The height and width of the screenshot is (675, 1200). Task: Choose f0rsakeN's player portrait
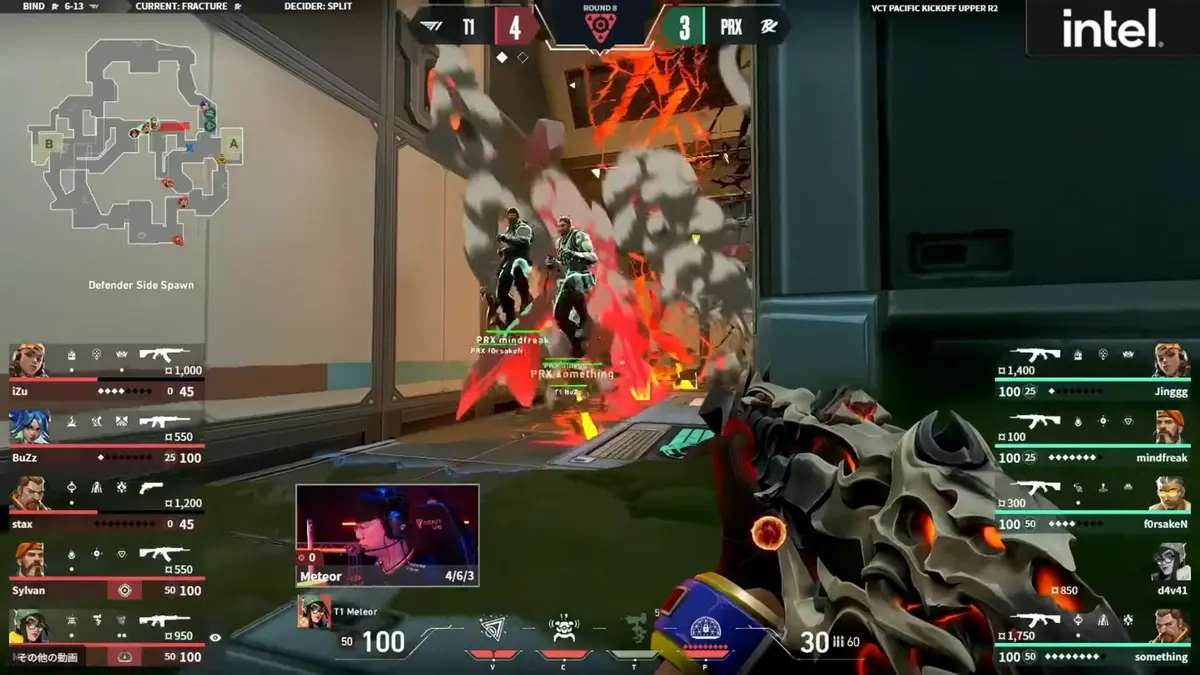pyautogui.click(x=1171, y=494)
